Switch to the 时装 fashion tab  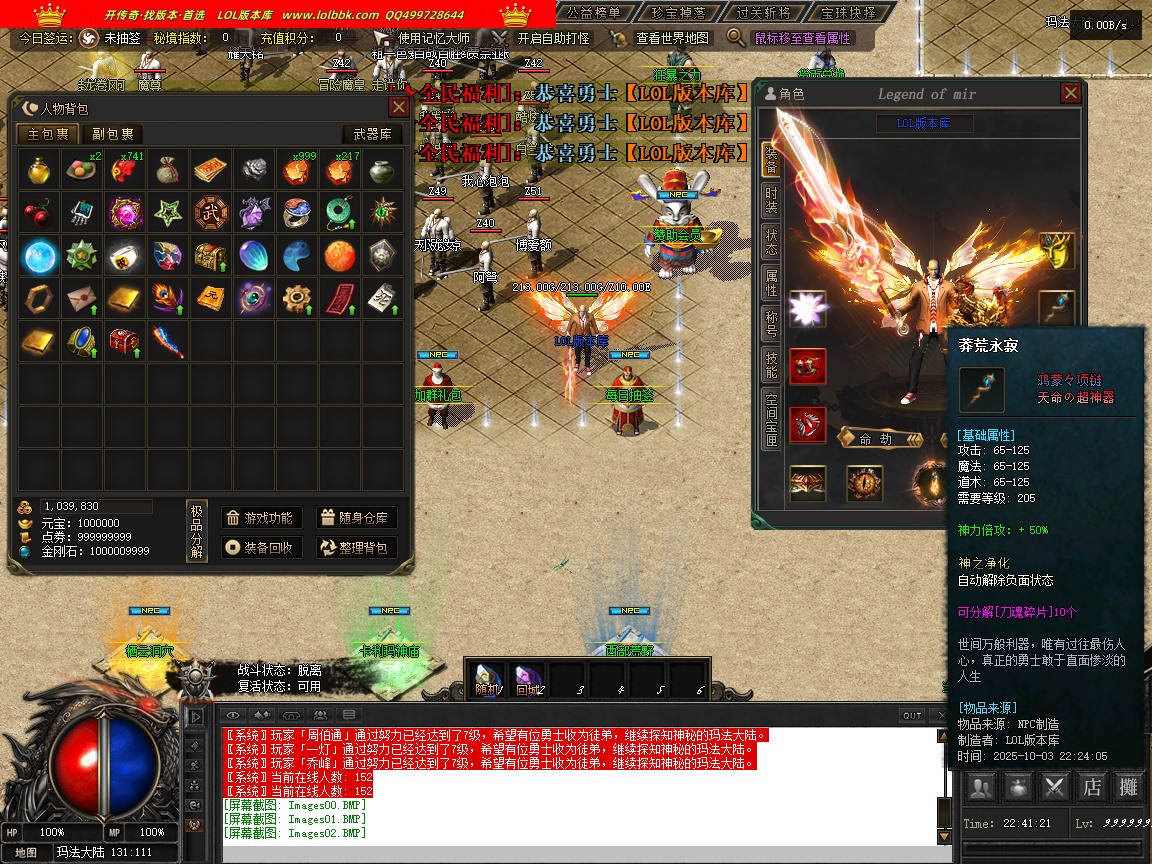[771, 198]
